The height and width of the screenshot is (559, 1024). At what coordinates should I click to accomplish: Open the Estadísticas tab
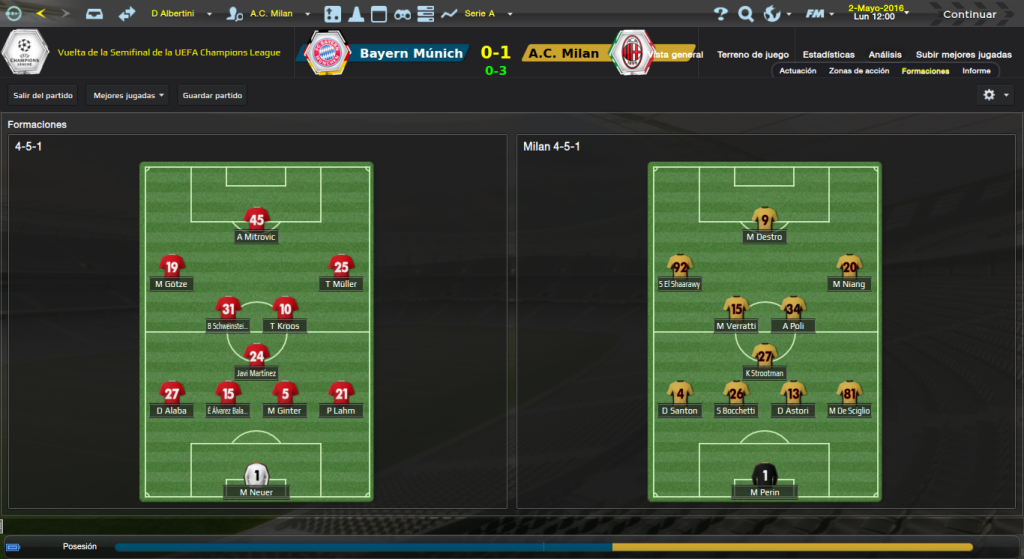tap(828, 54)
